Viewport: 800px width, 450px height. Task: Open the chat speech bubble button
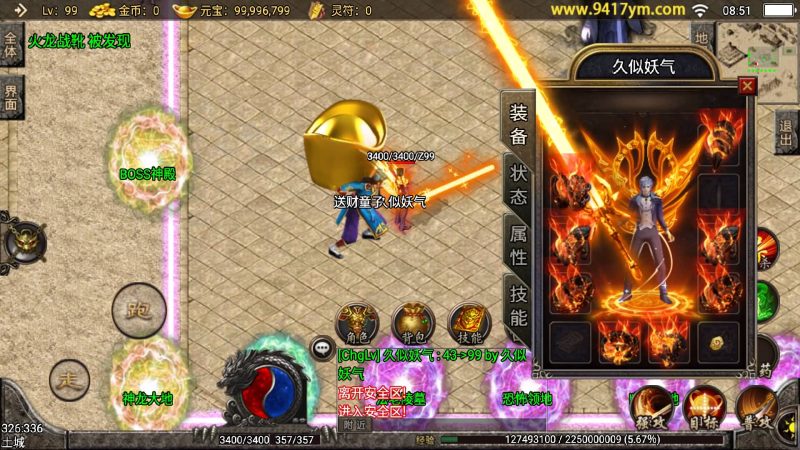point(322,349)
